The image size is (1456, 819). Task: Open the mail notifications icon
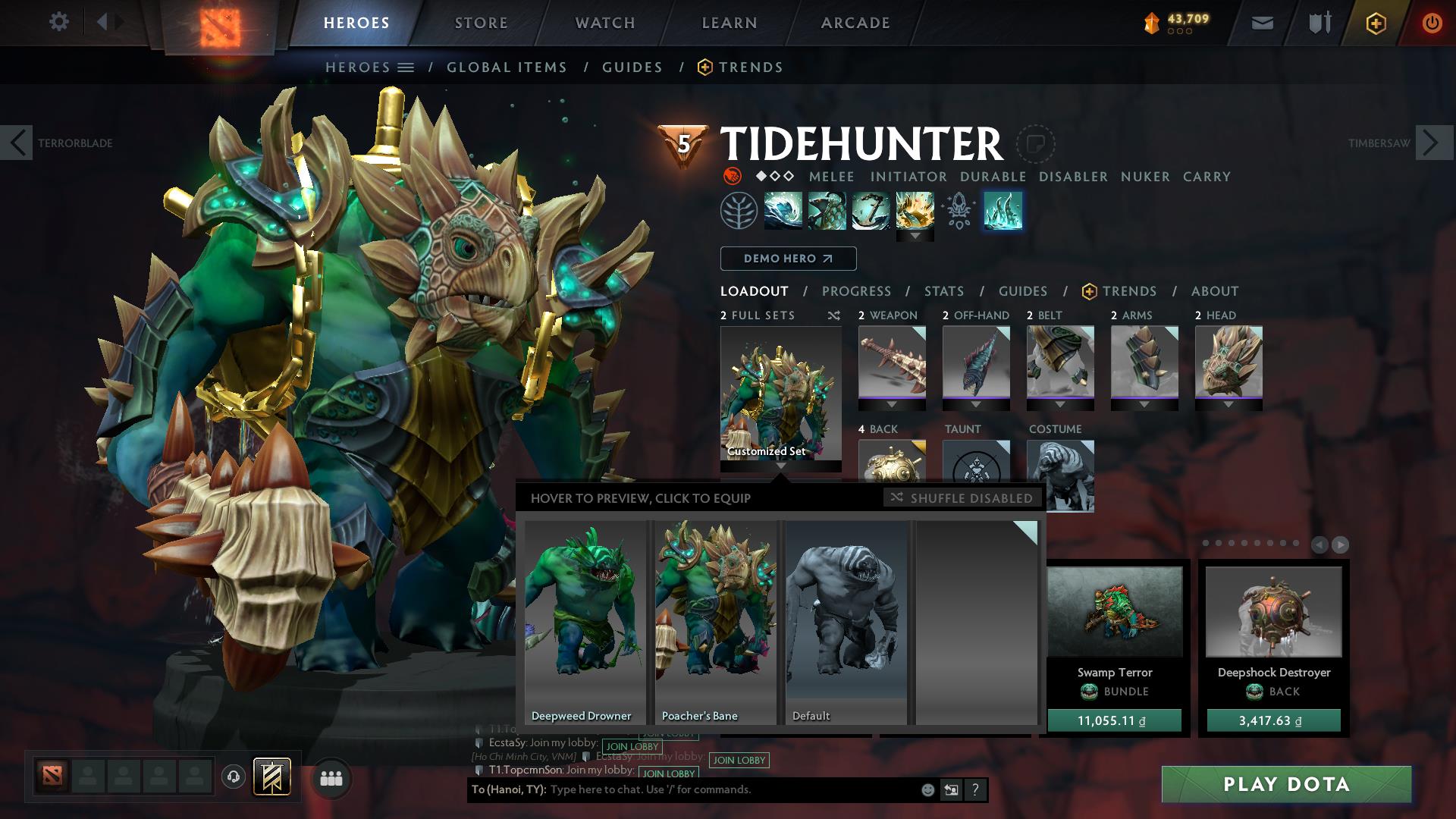(x=1263, y=22)
